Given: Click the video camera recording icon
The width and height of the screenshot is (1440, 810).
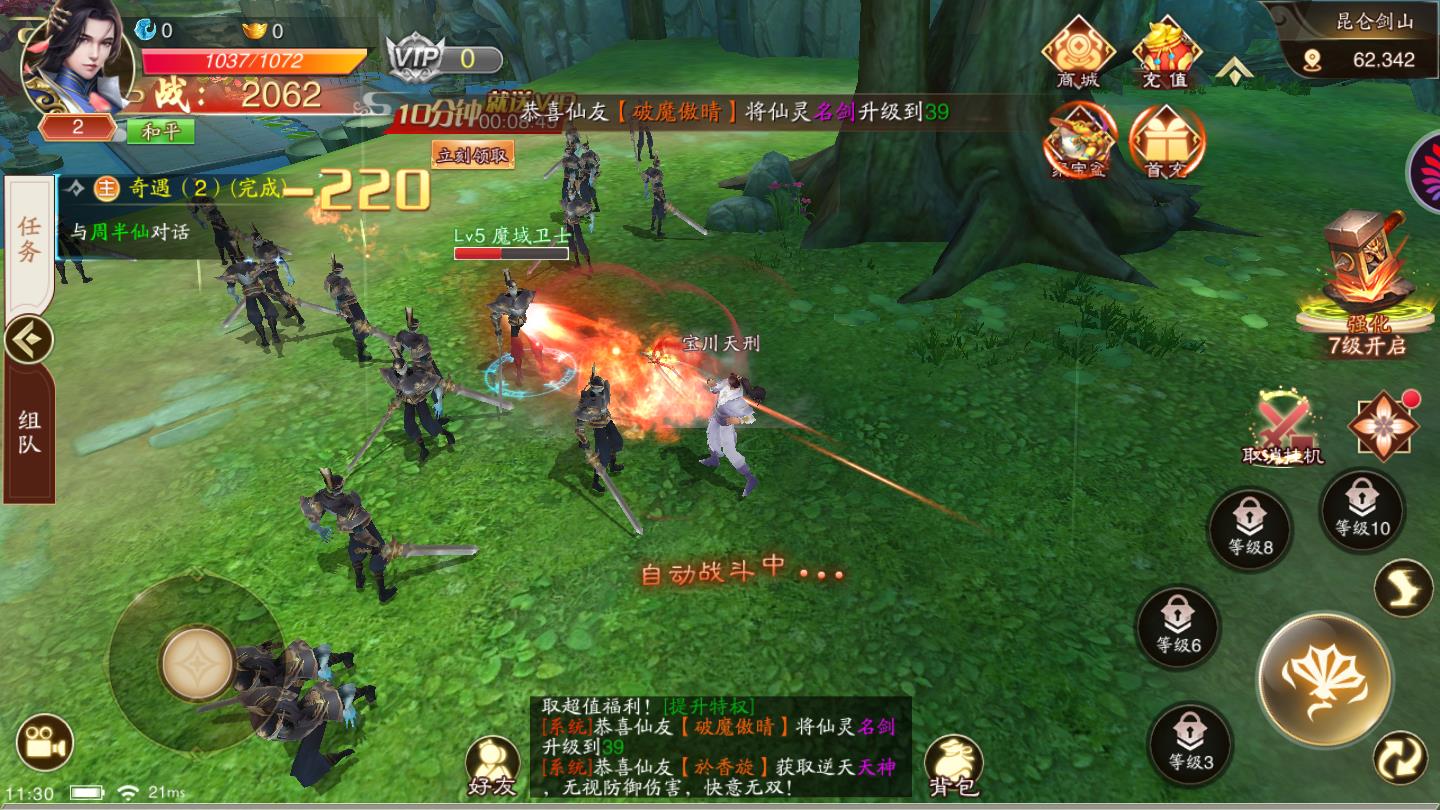Looking at the screenshot, I should (45, 743).
